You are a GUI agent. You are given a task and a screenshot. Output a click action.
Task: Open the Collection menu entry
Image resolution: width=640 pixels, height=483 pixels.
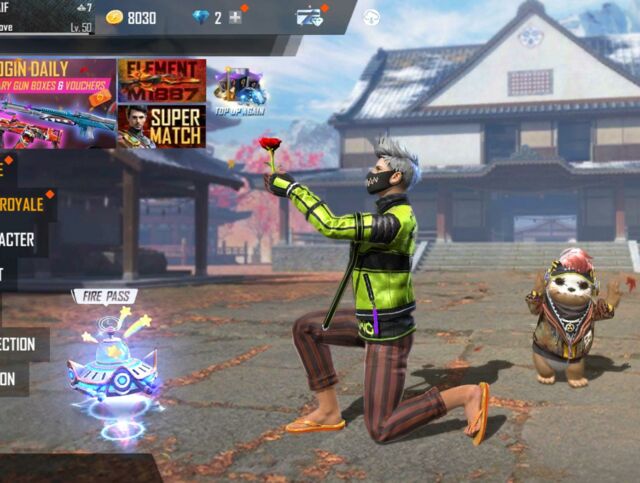click(22, 344)
